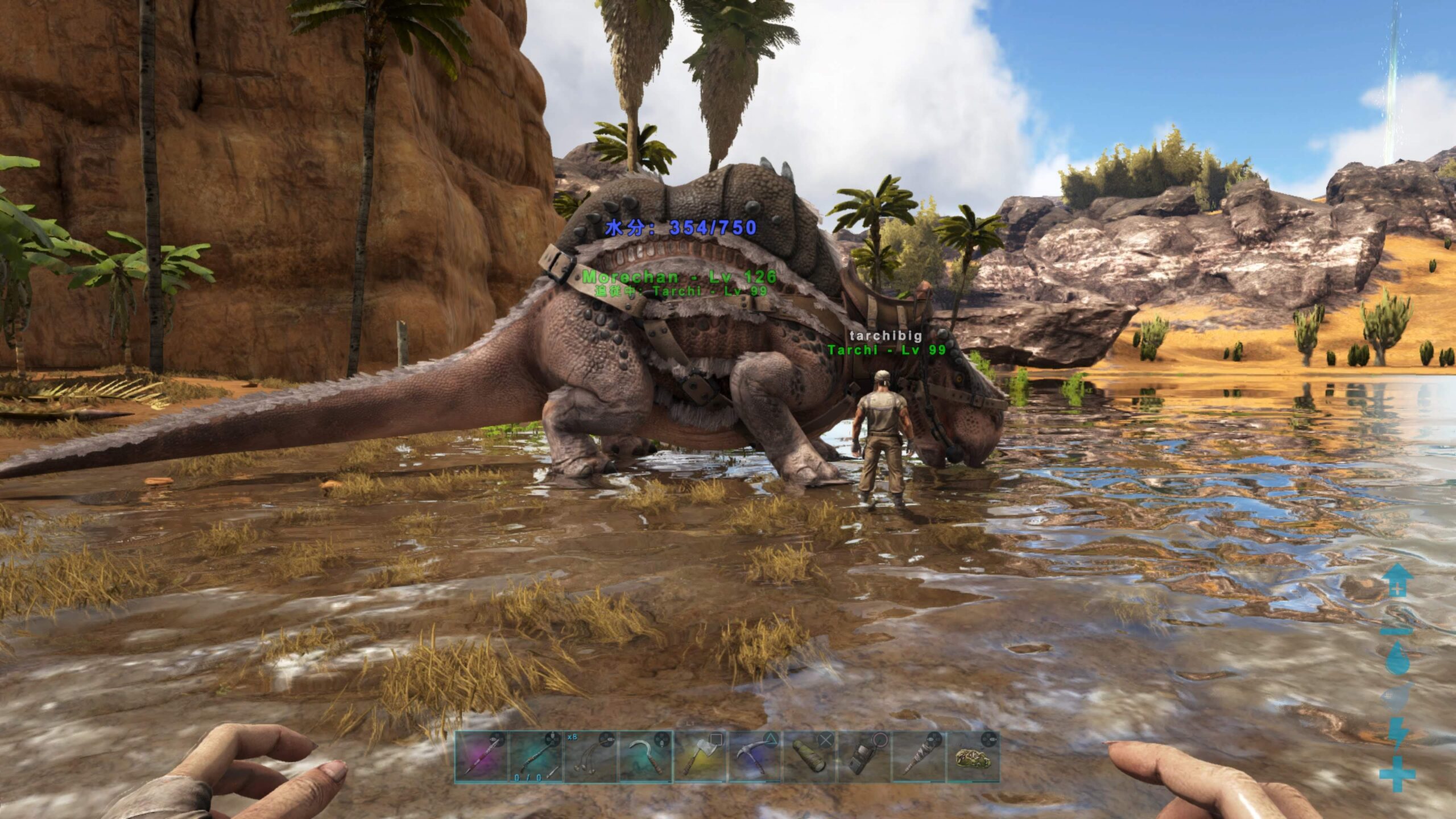1456x819 pixels.
Task: Click the level-up arrow status icon
Action: pos(1397,580)
